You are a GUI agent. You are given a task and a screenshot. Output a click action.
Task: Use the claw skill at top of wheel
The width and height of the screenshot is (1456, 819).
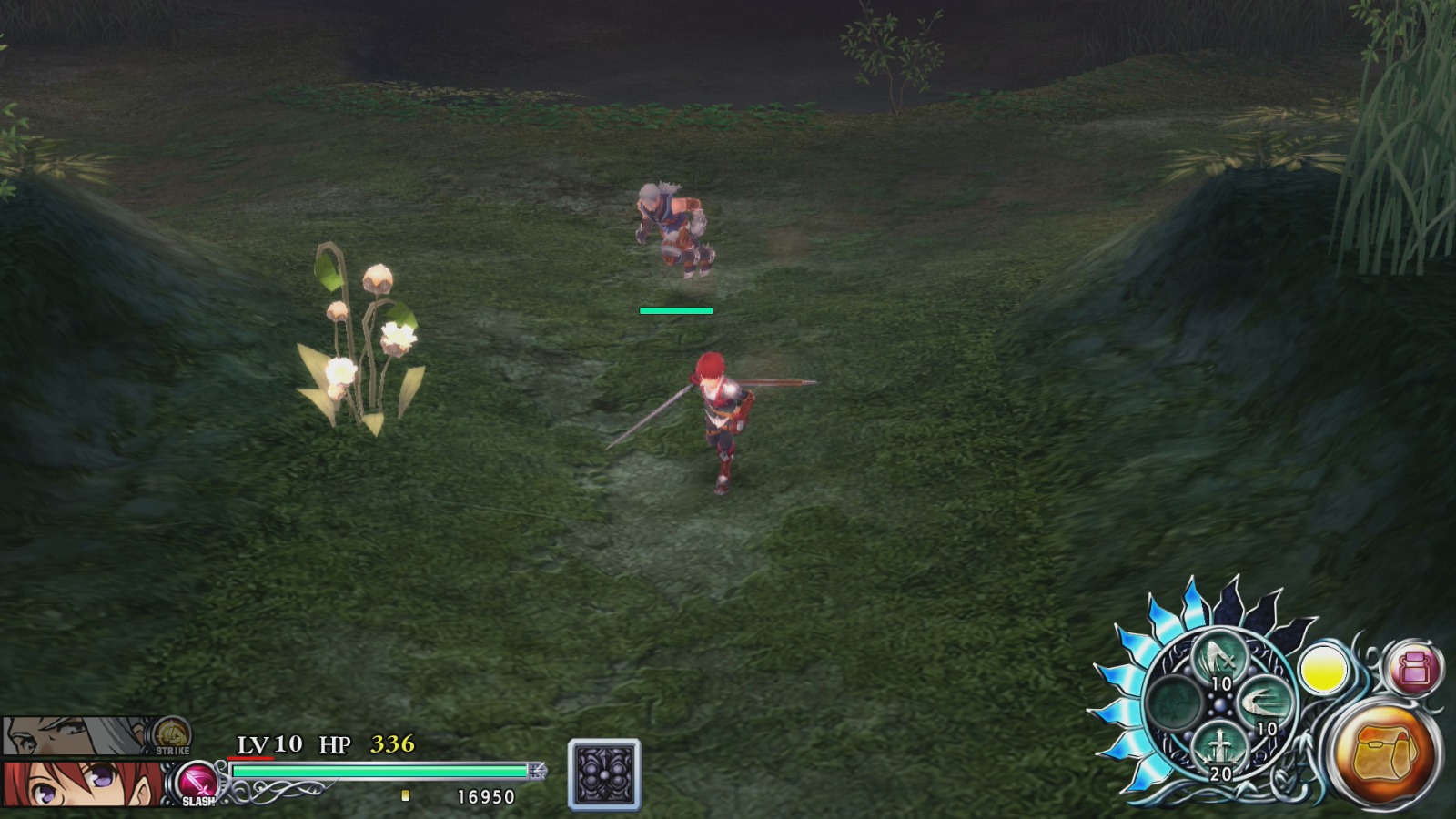(1218, 658)
